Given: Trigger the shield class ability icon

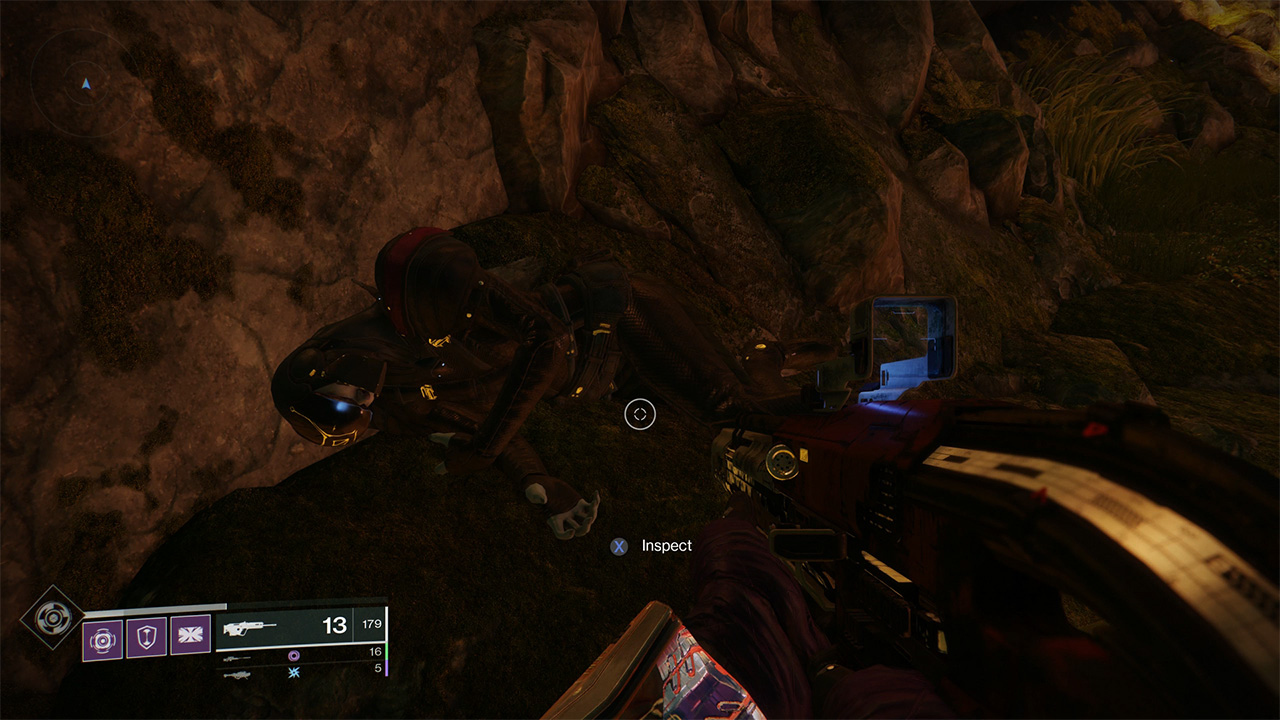Looking at the screenshot, I should pyautogui.click(x=146, y=636).
